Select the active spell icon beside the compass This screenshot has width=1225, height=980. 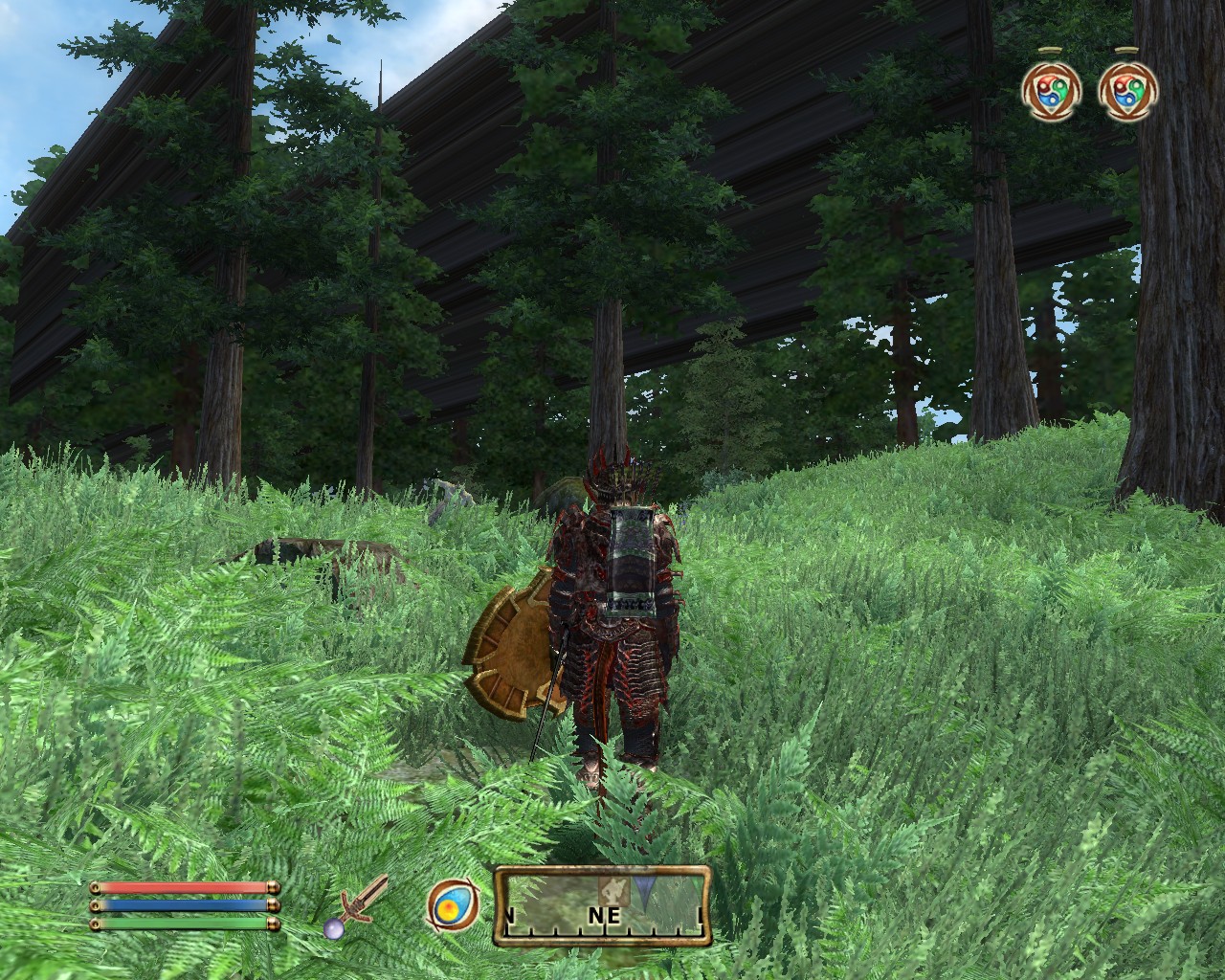(x=447, y=903)
